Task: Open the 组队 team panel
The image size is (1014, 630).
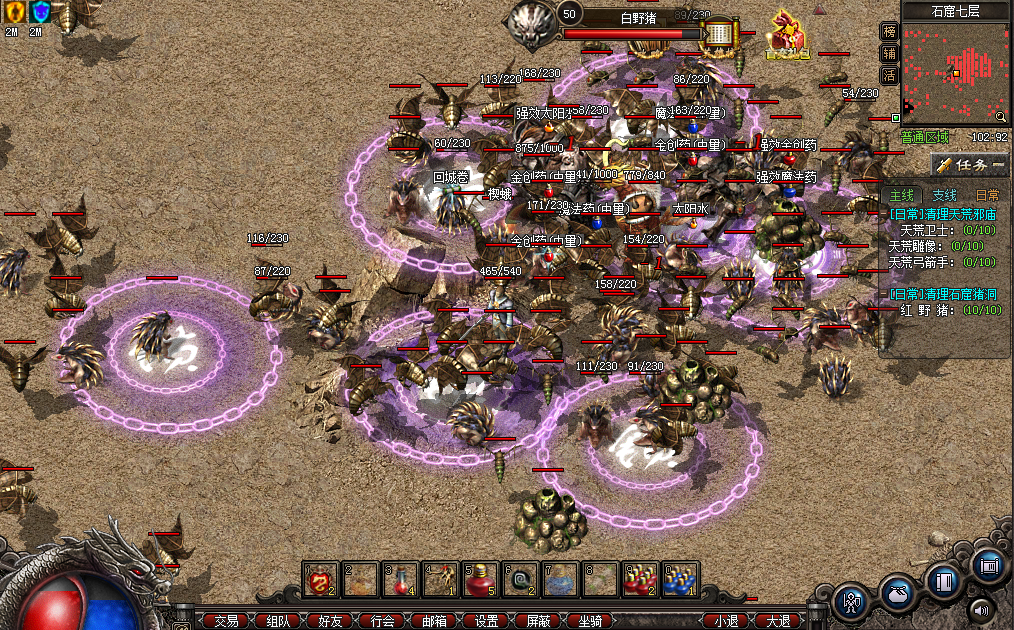Action: (x=278, y=621)
